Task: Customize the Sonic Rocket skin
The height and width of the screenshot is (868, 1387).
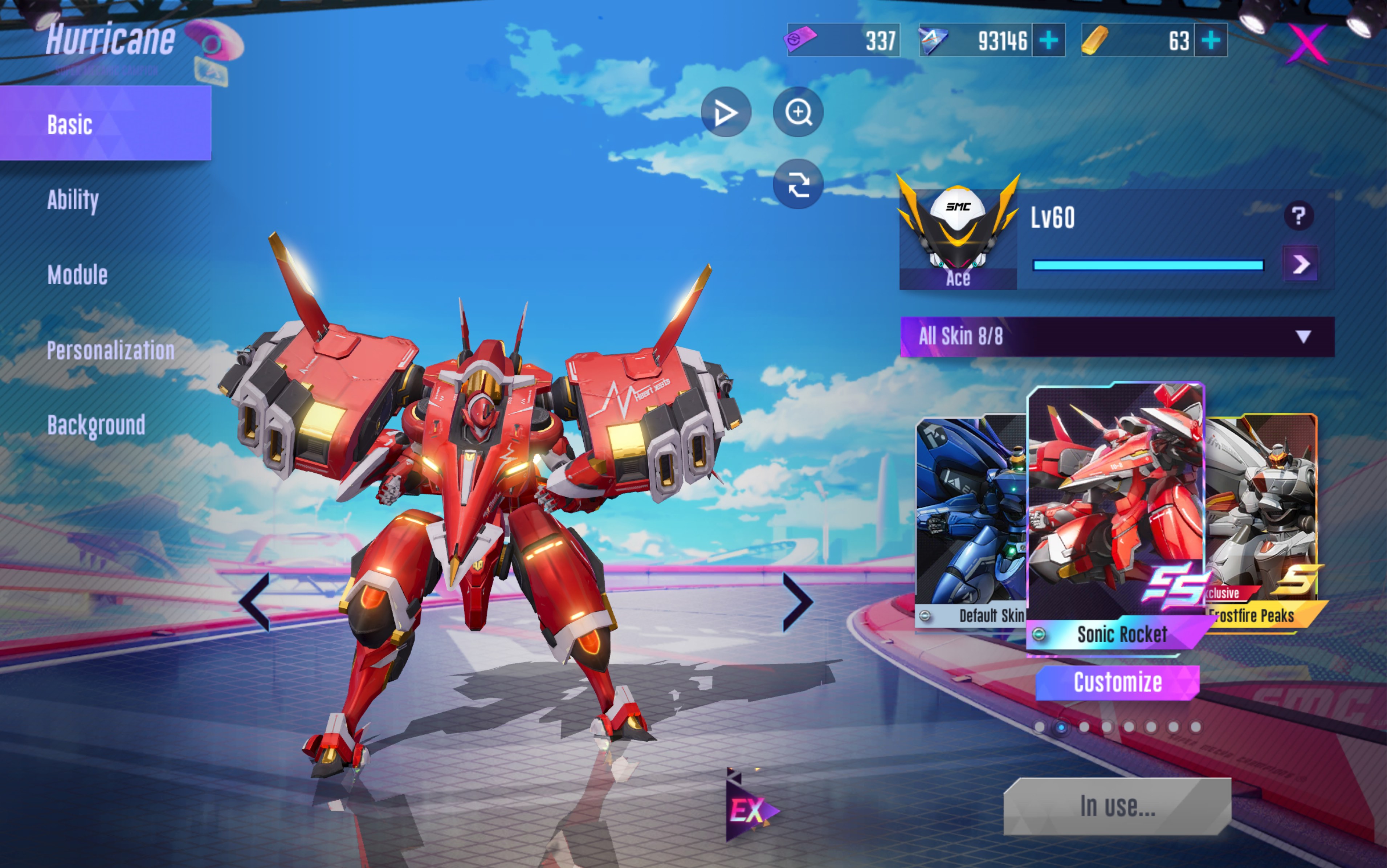Action: 1117,682
